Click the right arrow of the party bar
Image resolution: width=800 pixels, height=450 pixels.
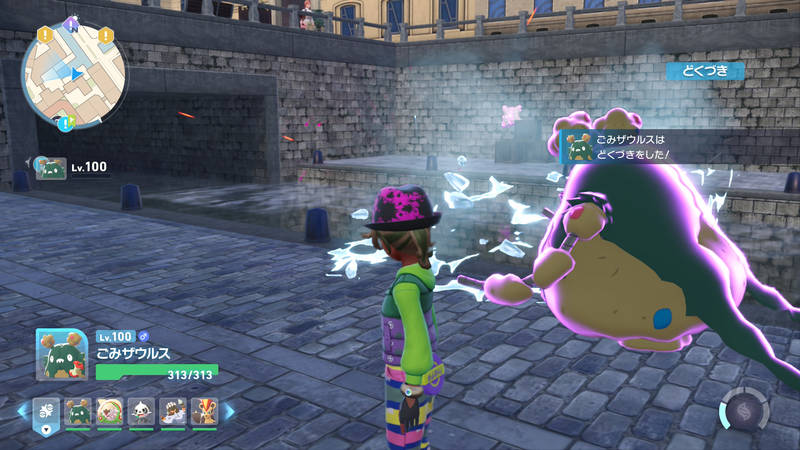point(230,411)
